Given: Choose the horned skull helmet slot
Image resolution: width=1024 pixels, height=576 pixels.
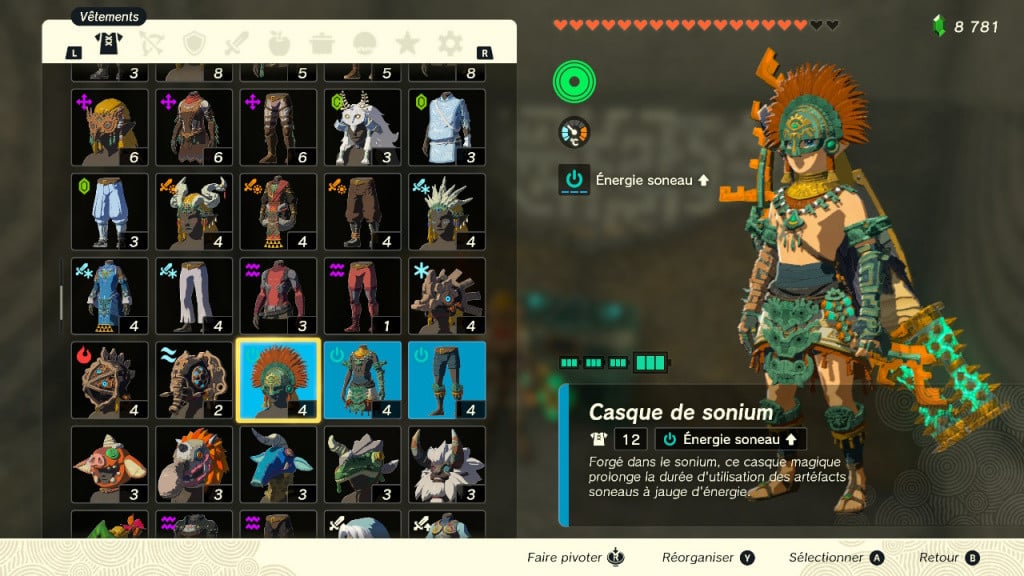Looking at the screenshot, I should tap(194, 211).
